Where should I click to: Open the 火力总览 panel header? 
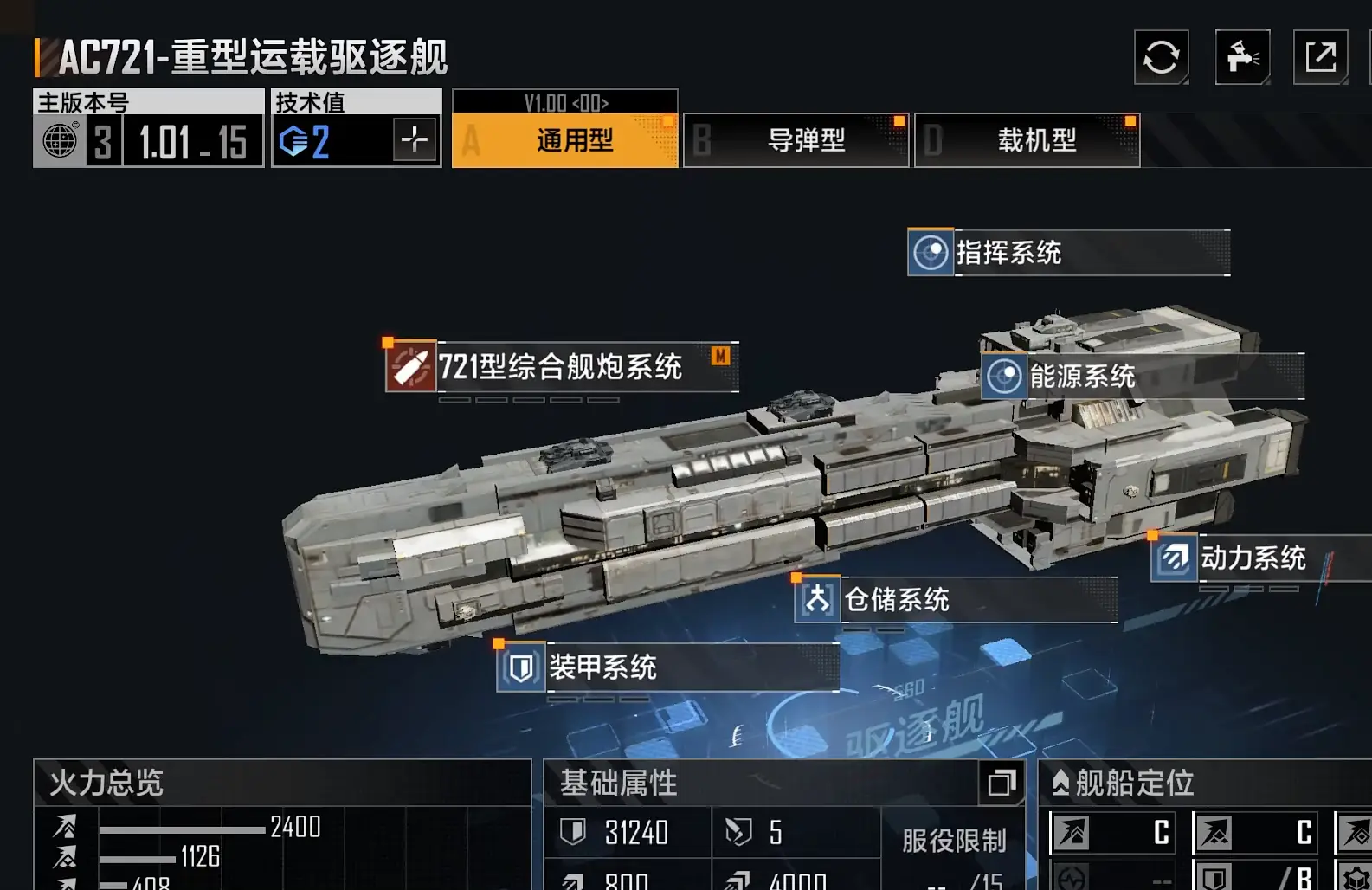tap(281, 784)
